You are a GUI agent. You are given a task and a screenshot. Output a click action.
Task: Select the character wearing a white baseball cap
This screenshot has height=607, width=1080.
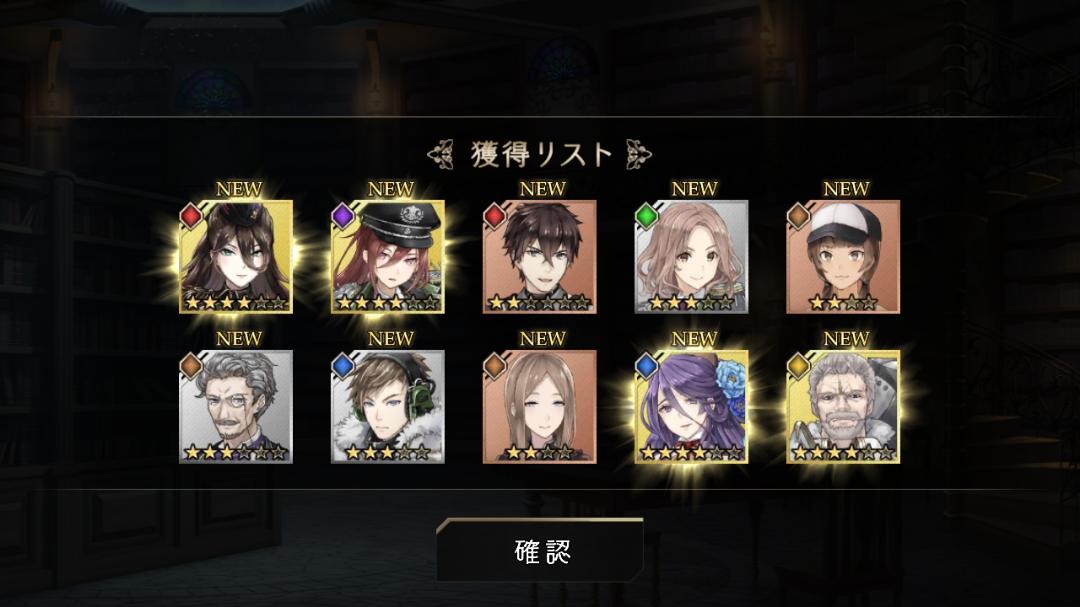click(843, 257)
